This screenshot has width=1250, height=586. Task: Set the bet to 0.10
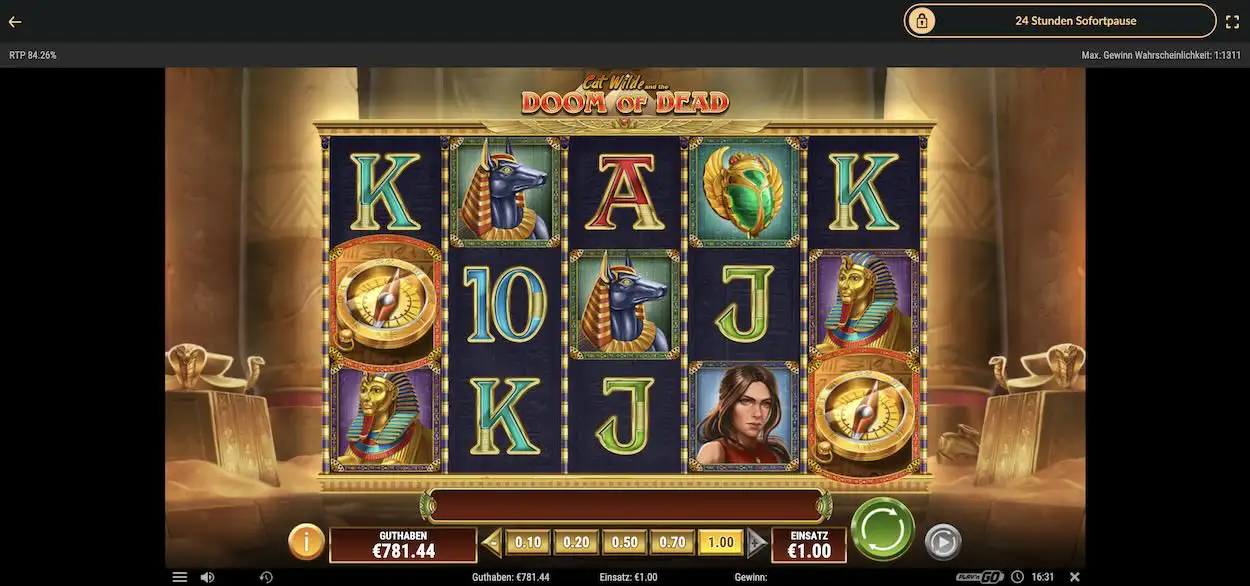click(x=528, y=543)
